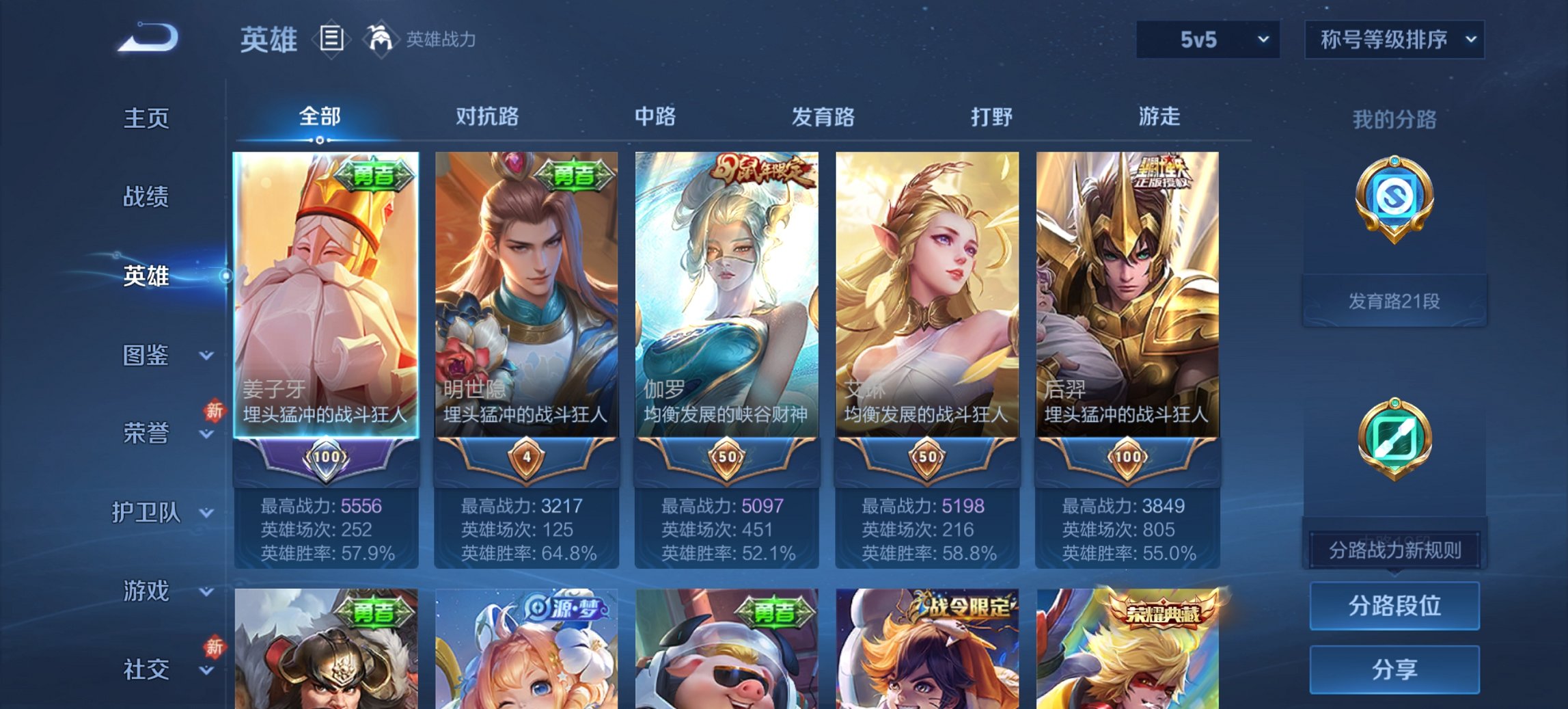1568x709 pixels.
Task: Expand the 图鉴 sidebar section
Action: click(147, 356)
